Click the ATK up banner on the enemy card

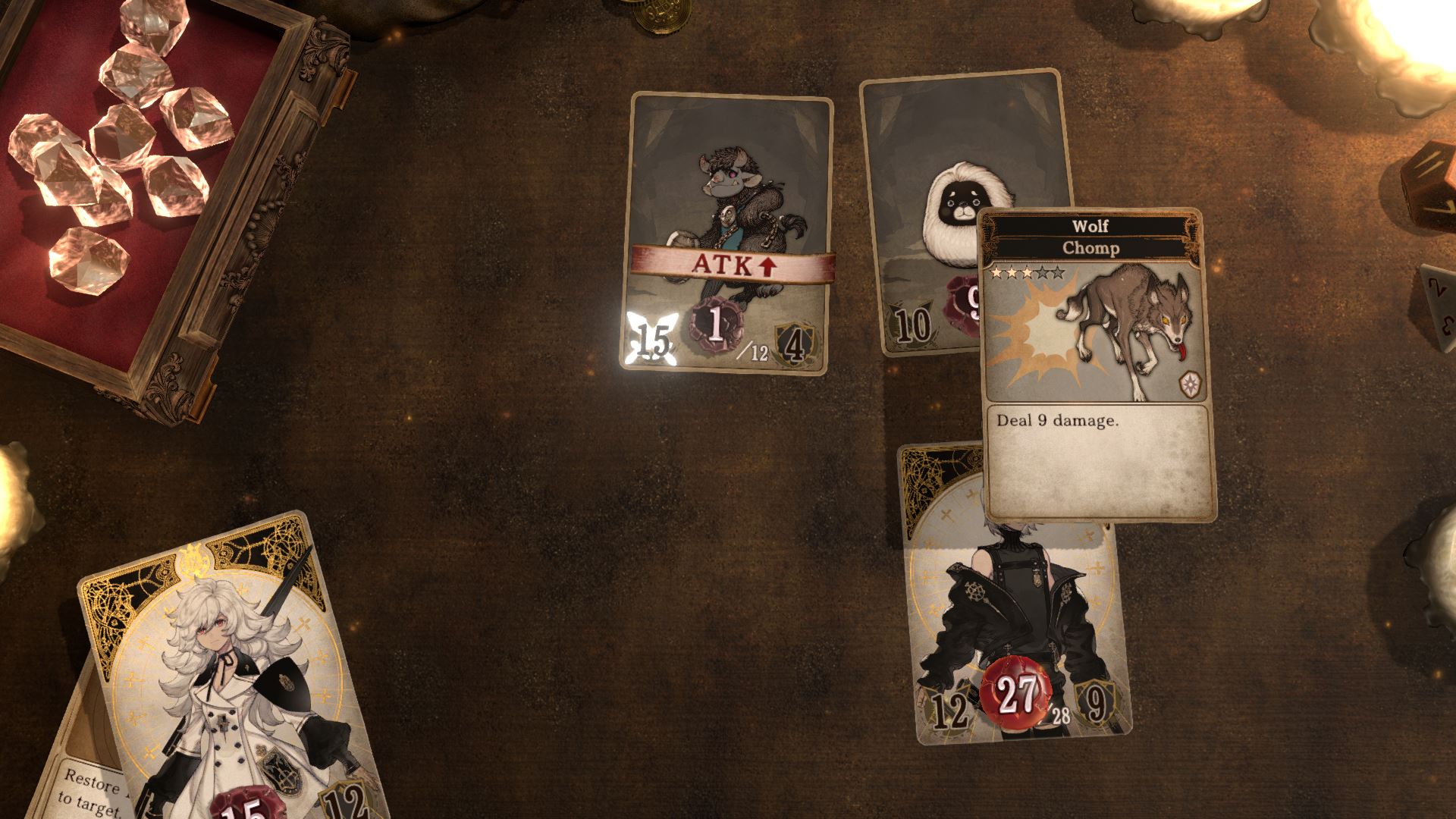(x=734, y=265)
